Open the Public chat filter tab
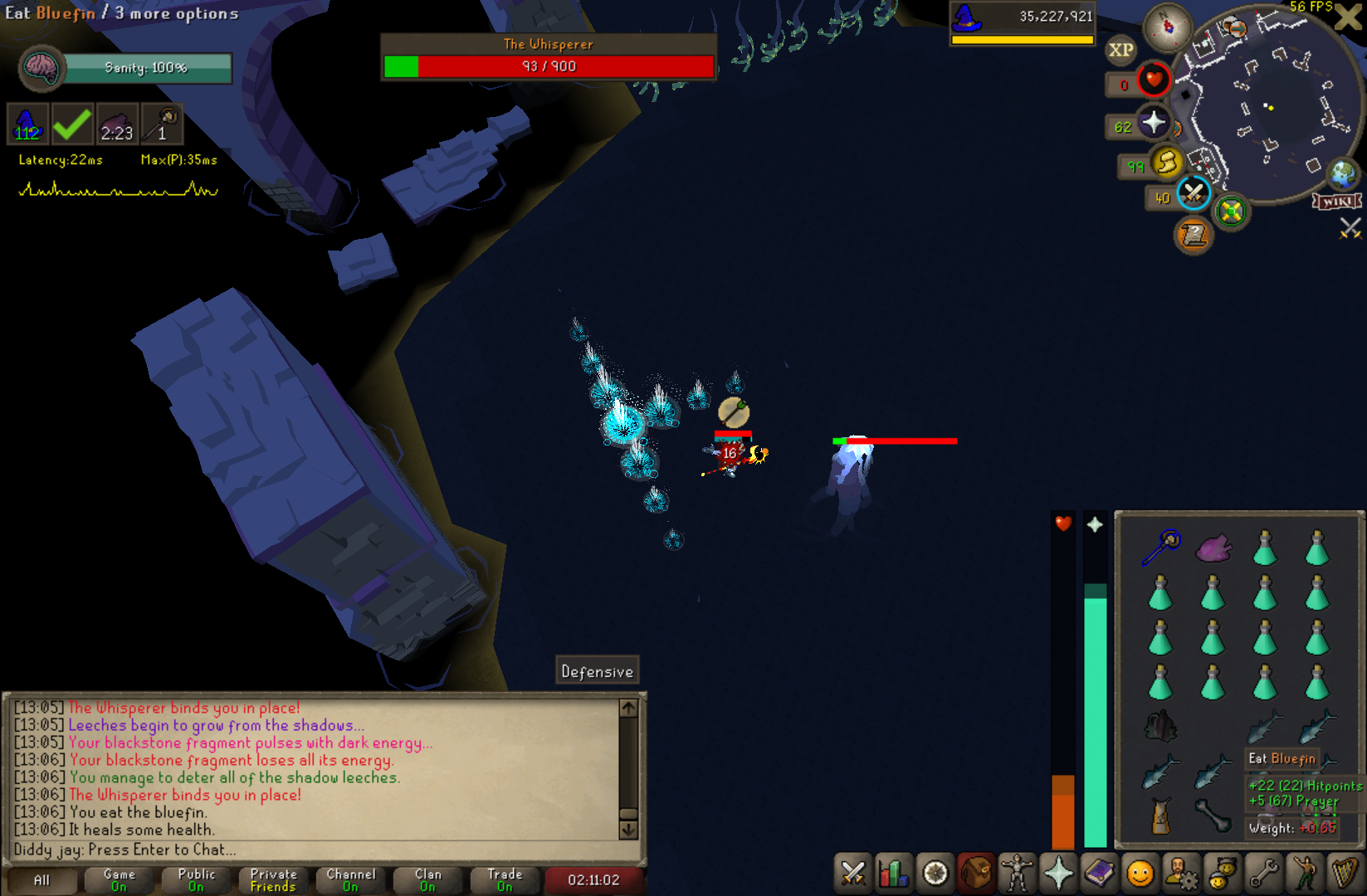1367x896 pixels. pyautogui.click(x=196, y=879)
